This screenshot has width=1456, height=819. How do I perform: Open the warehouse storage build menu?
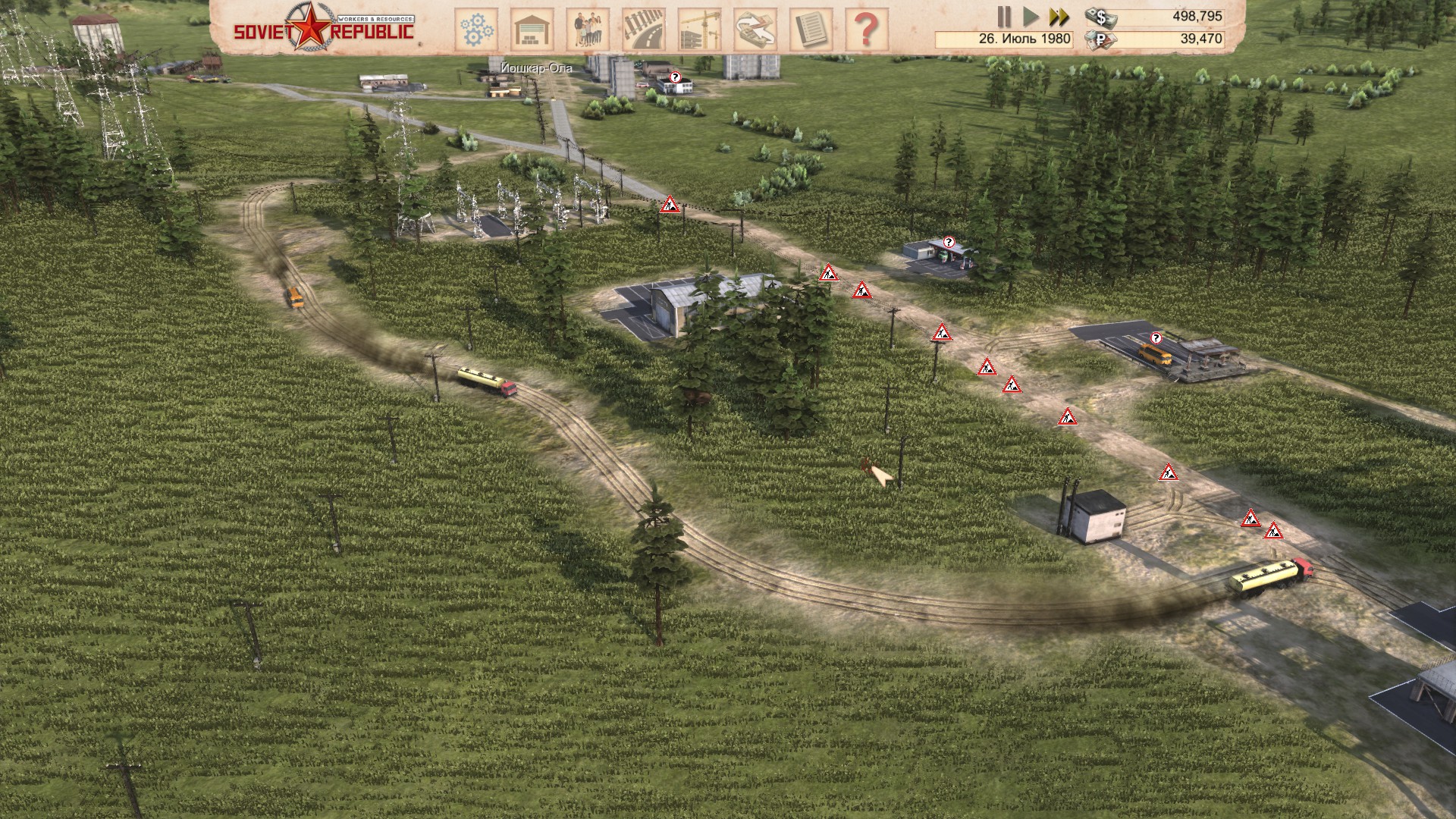532,30
